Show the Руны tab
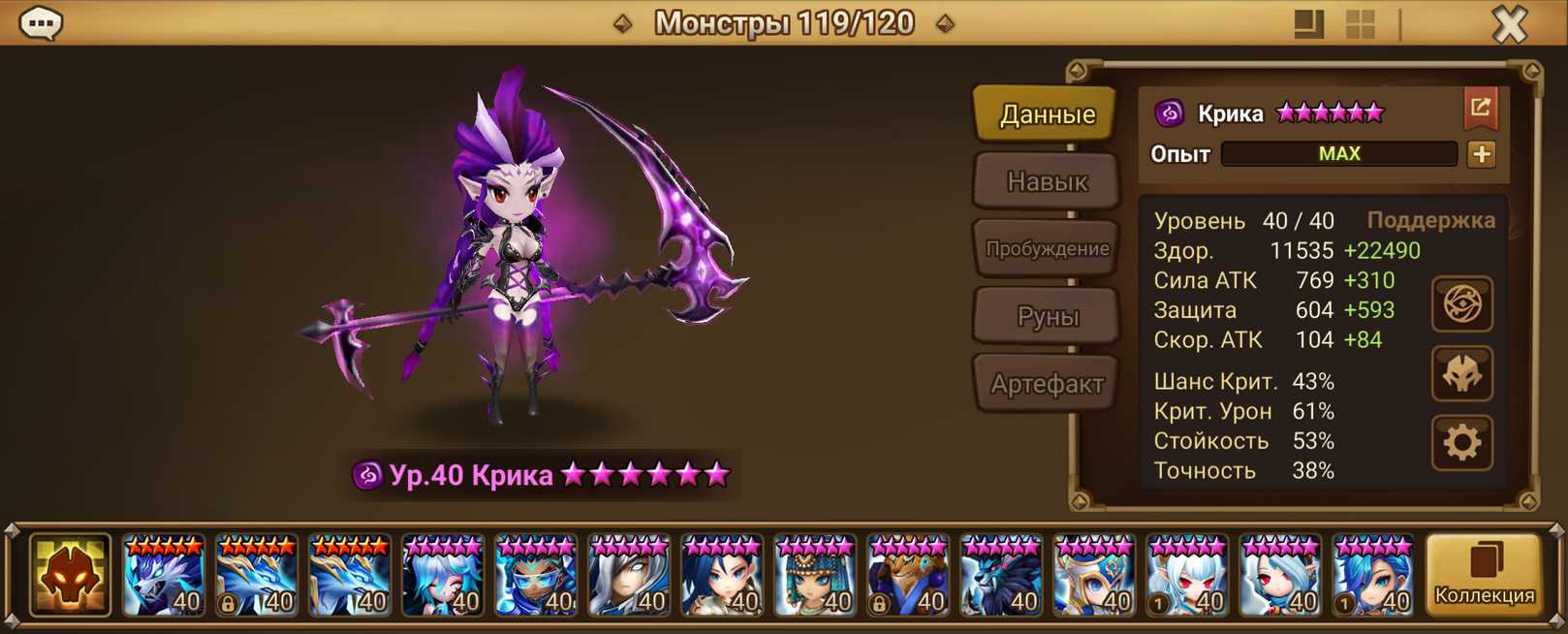The image size is (1568, 634). 1047,316
